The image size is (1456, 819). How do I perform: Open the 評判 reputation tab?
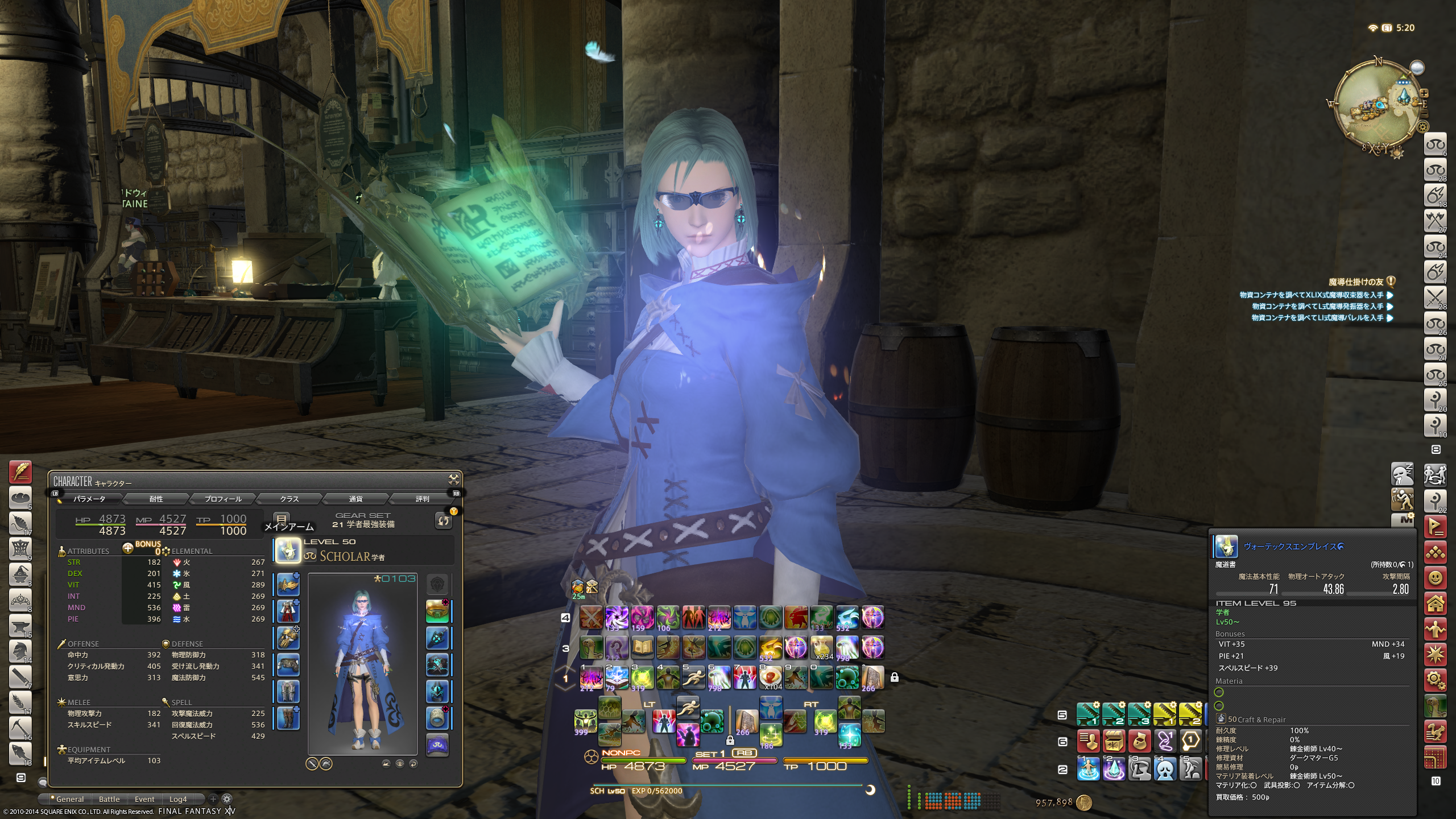(x=422, y=499)
